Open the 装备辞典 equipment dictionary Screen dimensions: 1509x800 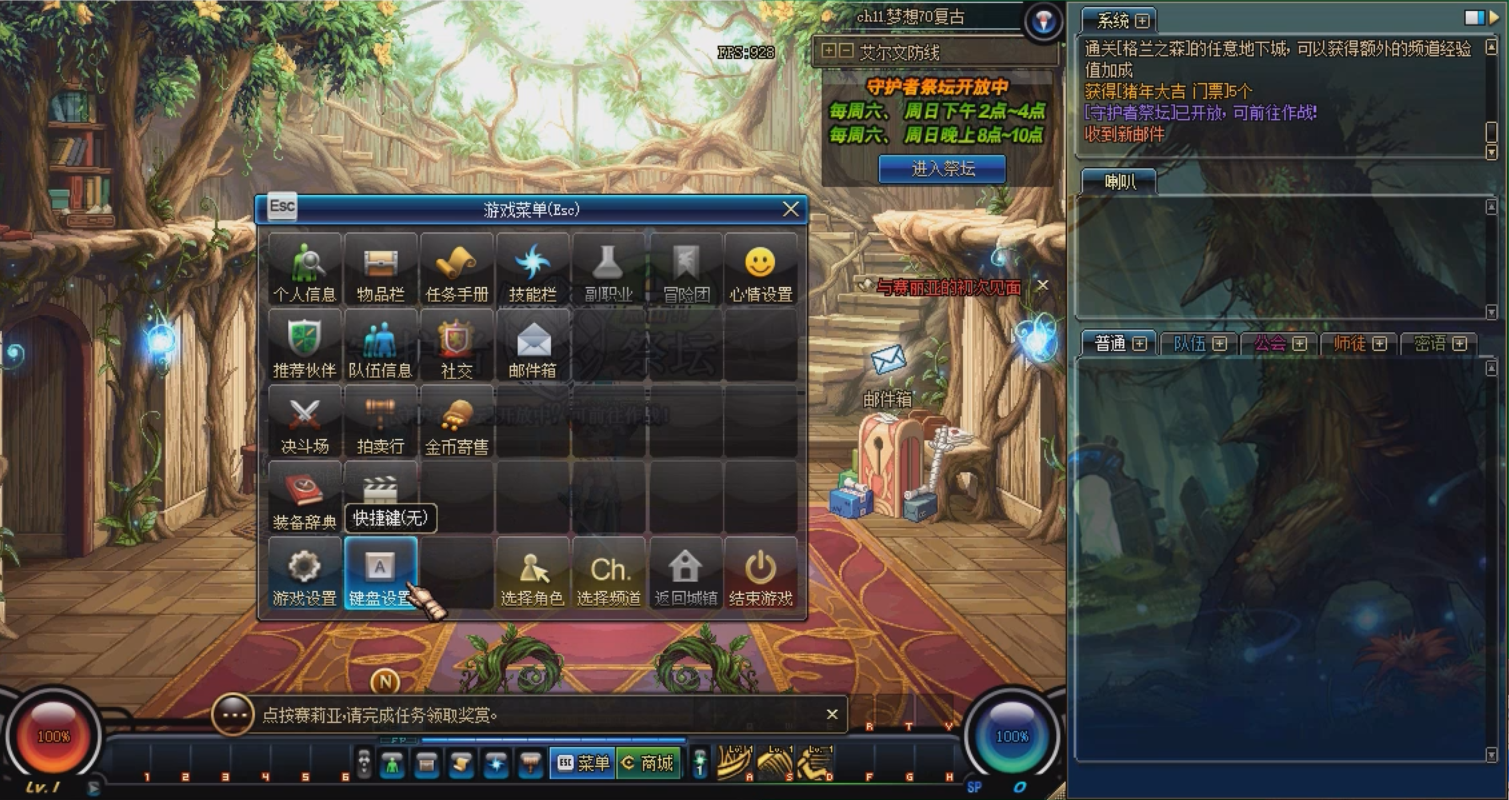303,497
